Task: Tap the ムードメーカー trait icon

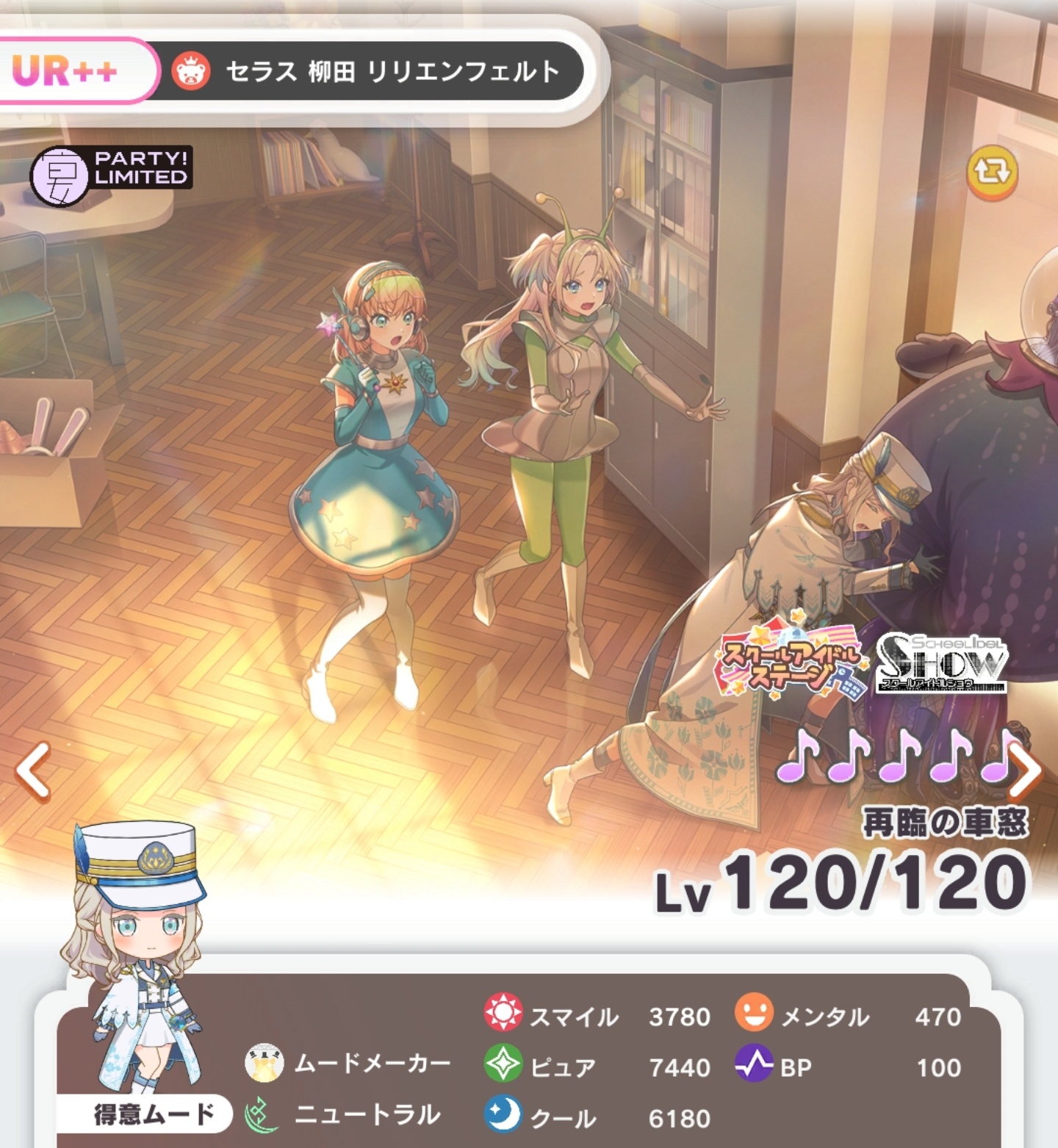Action: (264, 1063)
